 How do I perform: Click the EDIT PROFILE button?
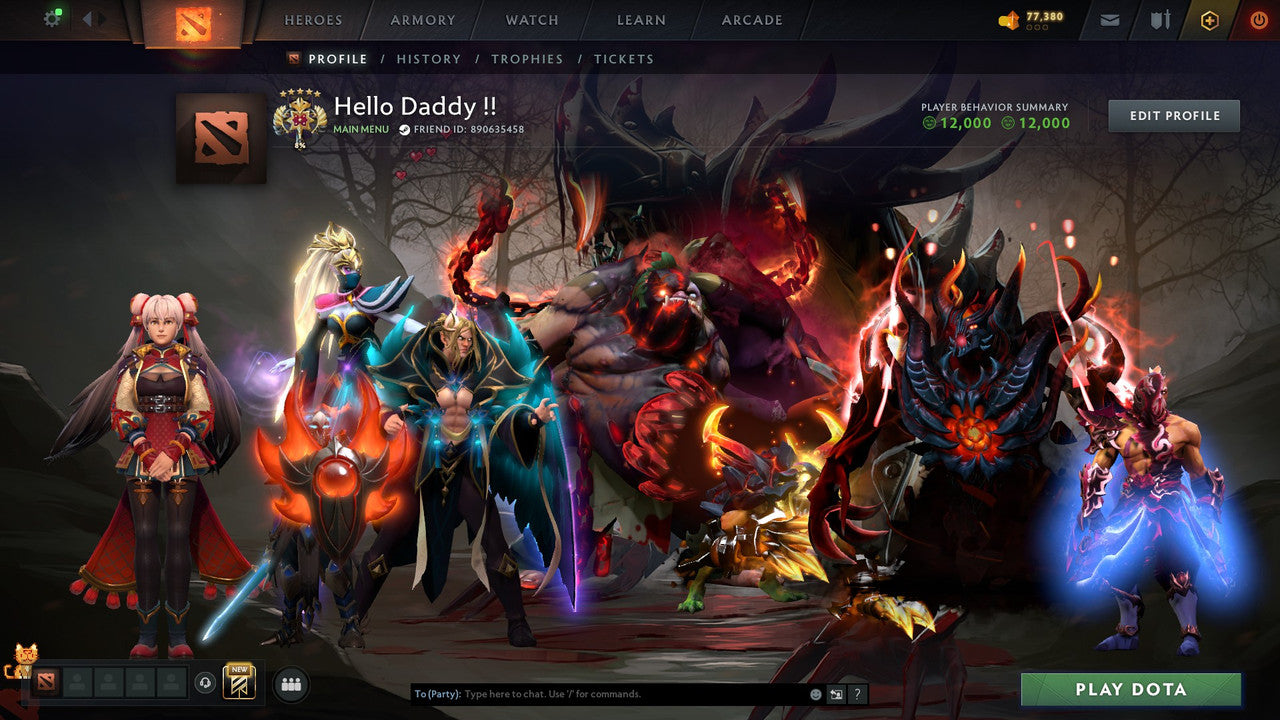[x=1172, y=115]
